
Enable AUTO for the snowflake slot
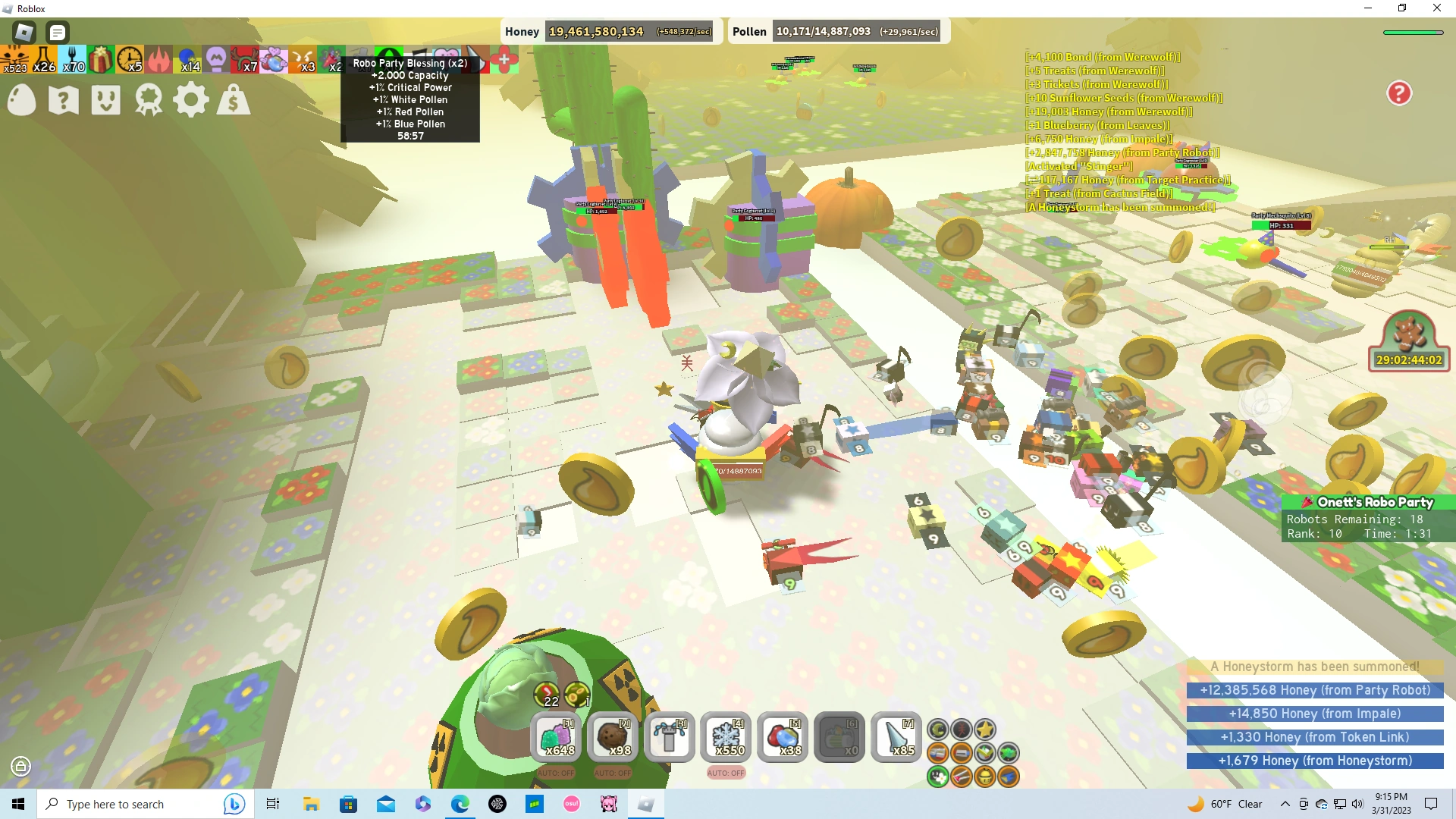tap(726, 773)
